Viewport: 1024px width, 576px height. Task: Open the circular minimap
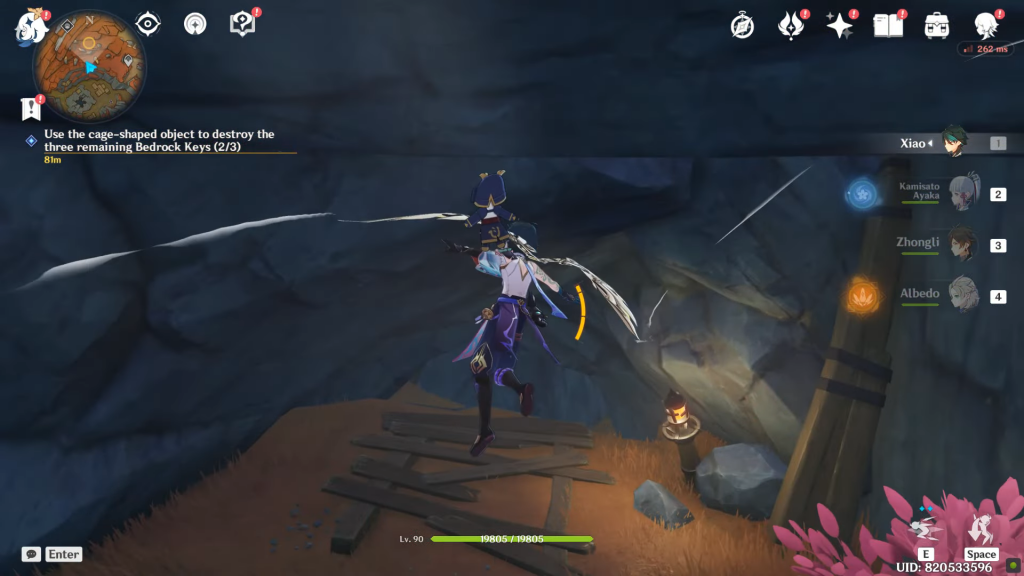[89, 67]
